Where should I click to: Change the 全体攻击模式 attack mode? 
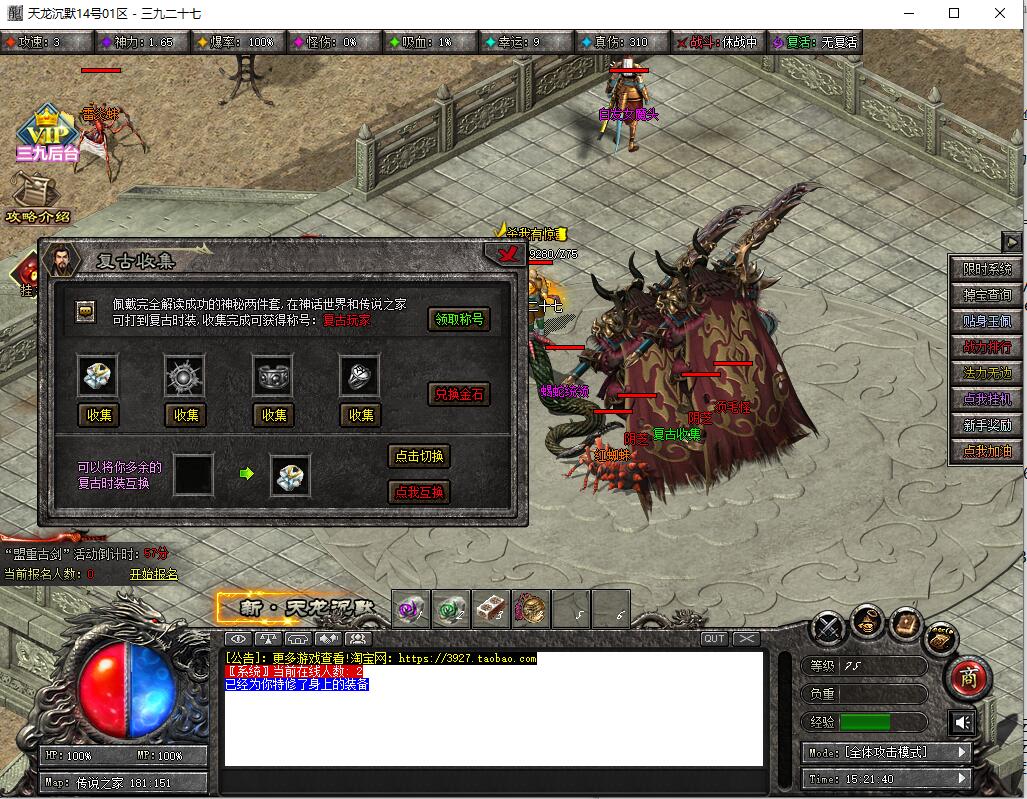(886, 752)
